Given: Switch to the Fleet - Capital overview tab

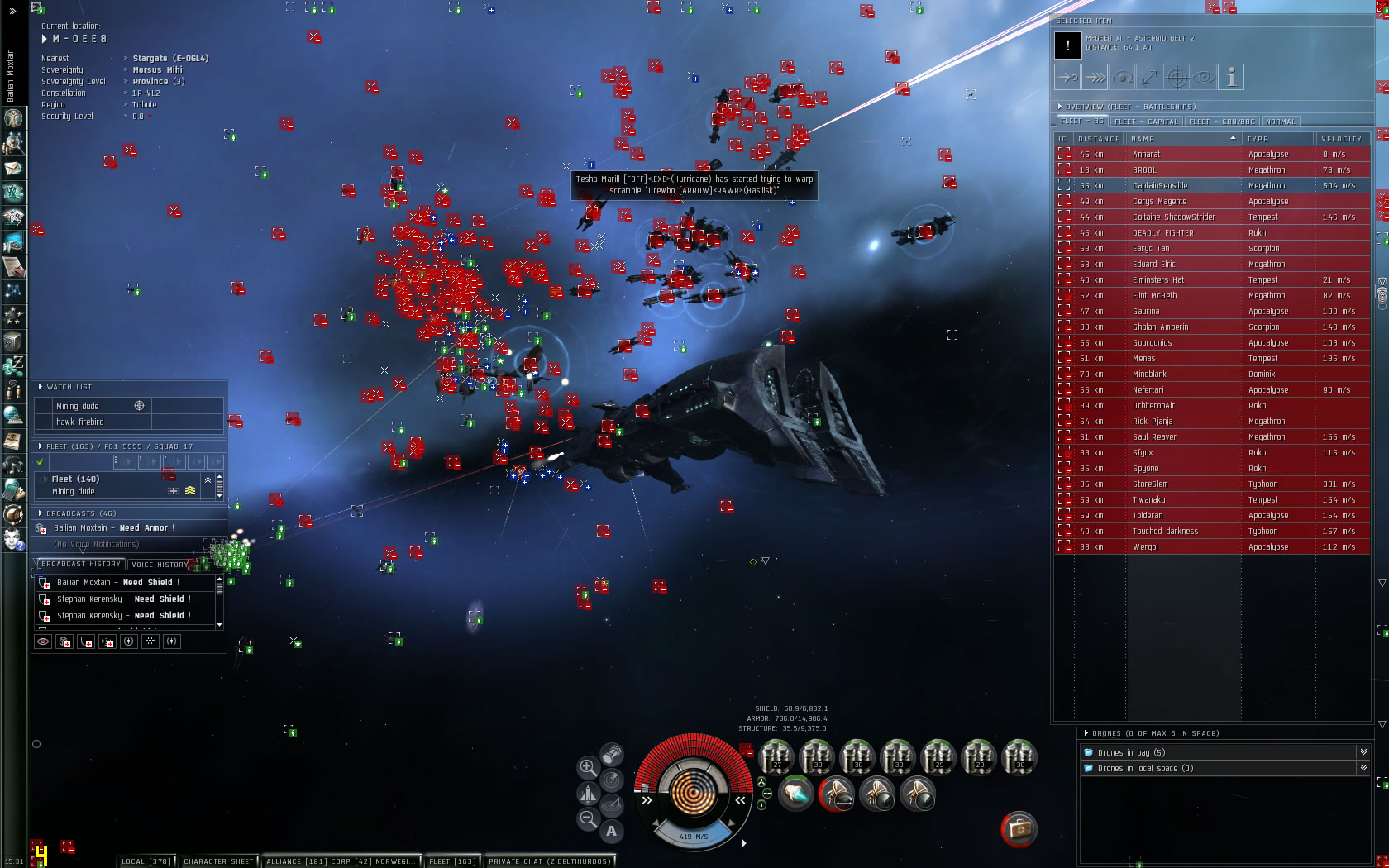Looking at the screenshot, I should (x=1149, y=122).
